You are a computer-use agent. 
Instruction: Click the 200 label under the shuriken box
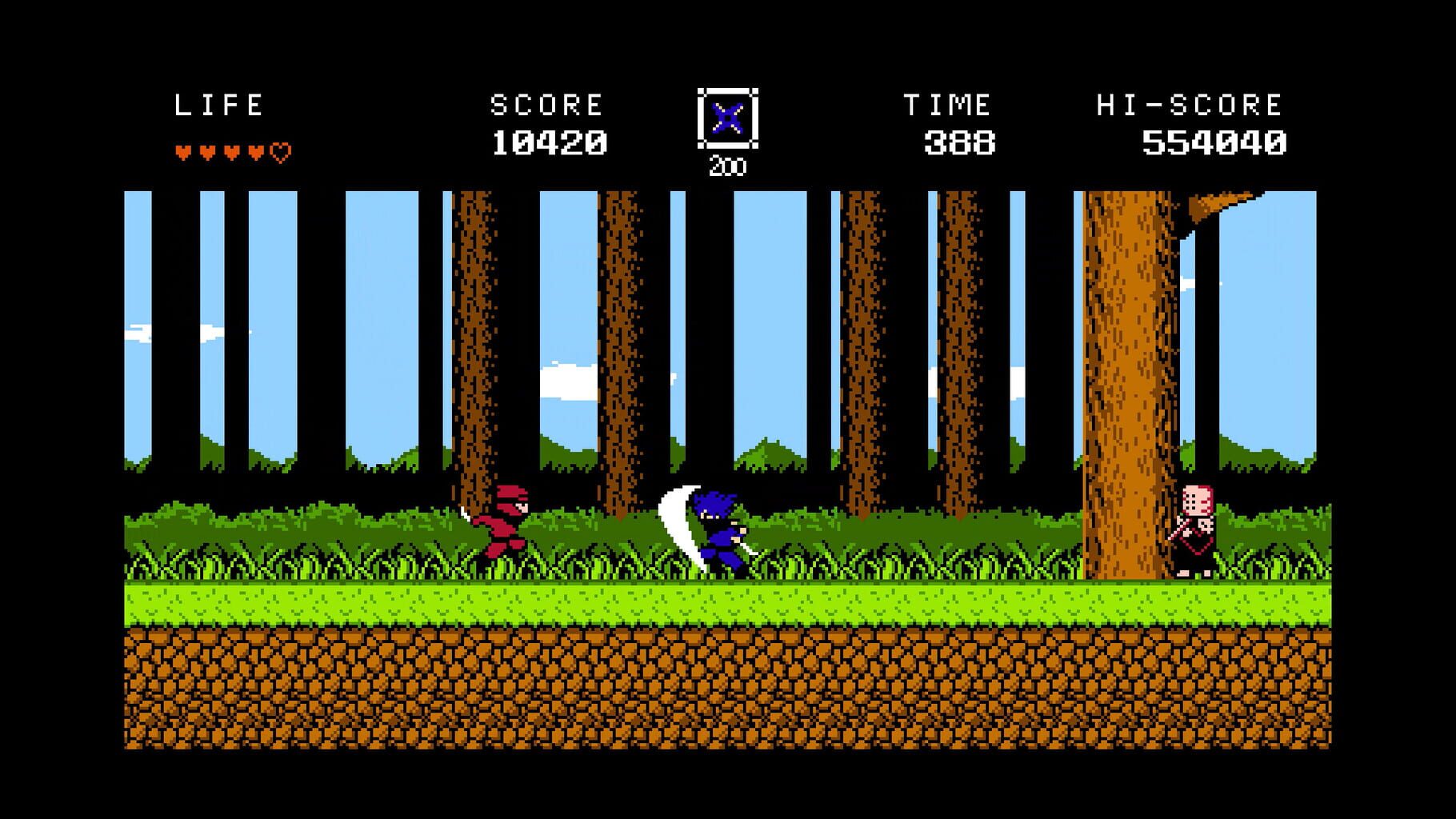(x=726, y=166)
